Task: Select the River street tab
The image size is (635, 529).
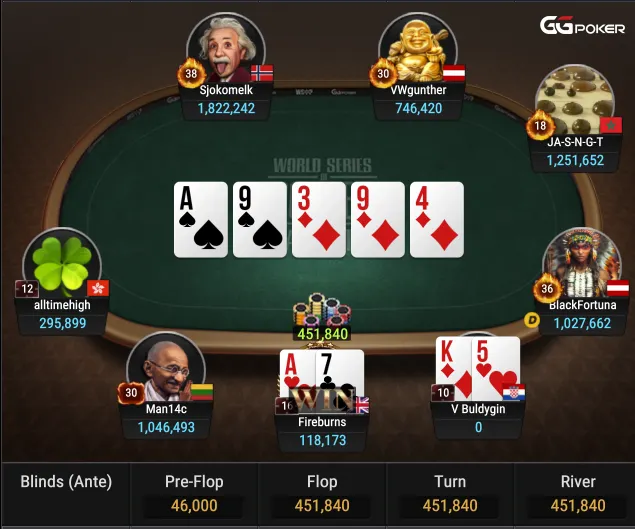Action: (x=577, y=494)
